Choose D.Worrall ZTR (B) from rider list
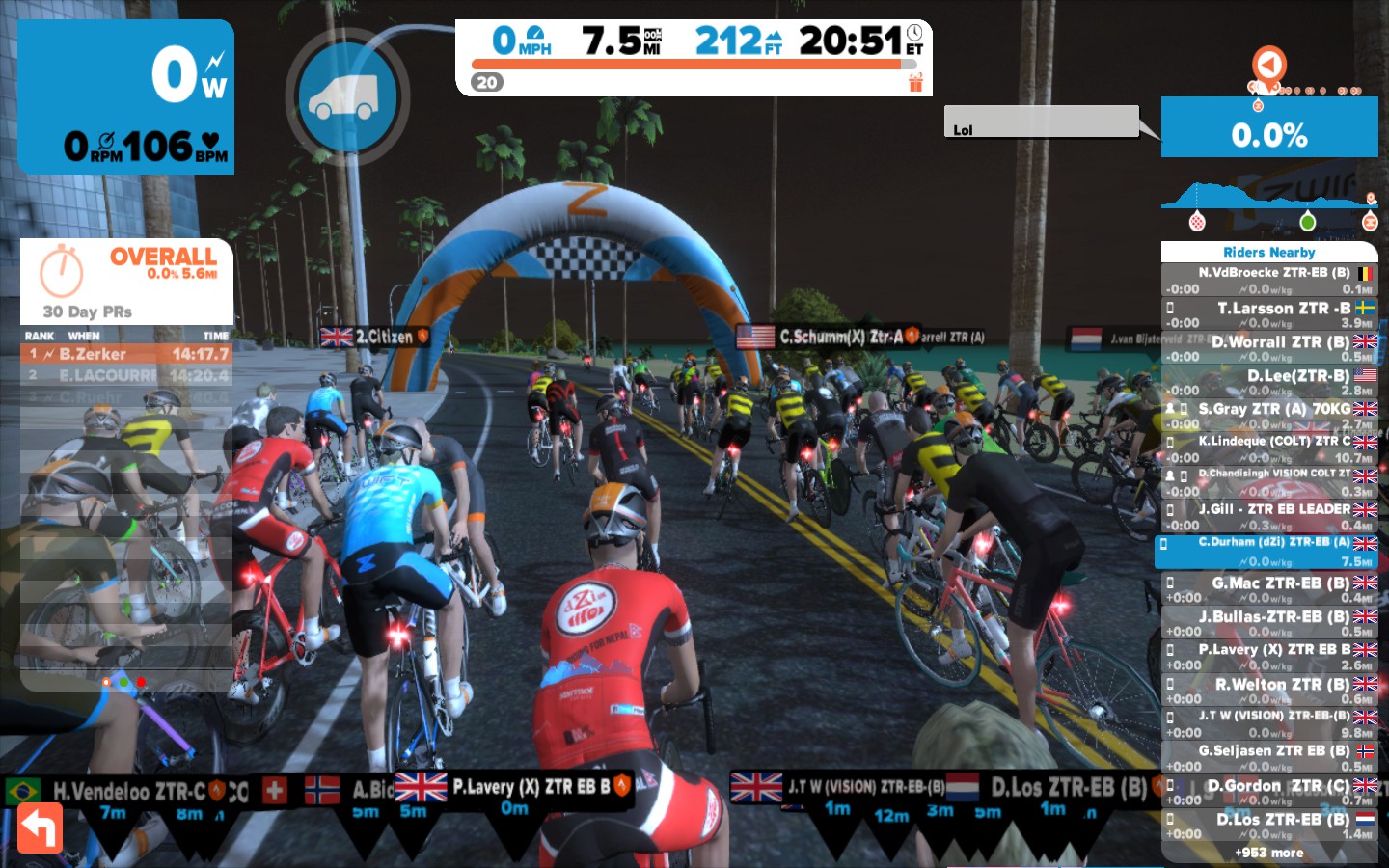This screenshot has height=868, width=1389. click(1269, 348)
